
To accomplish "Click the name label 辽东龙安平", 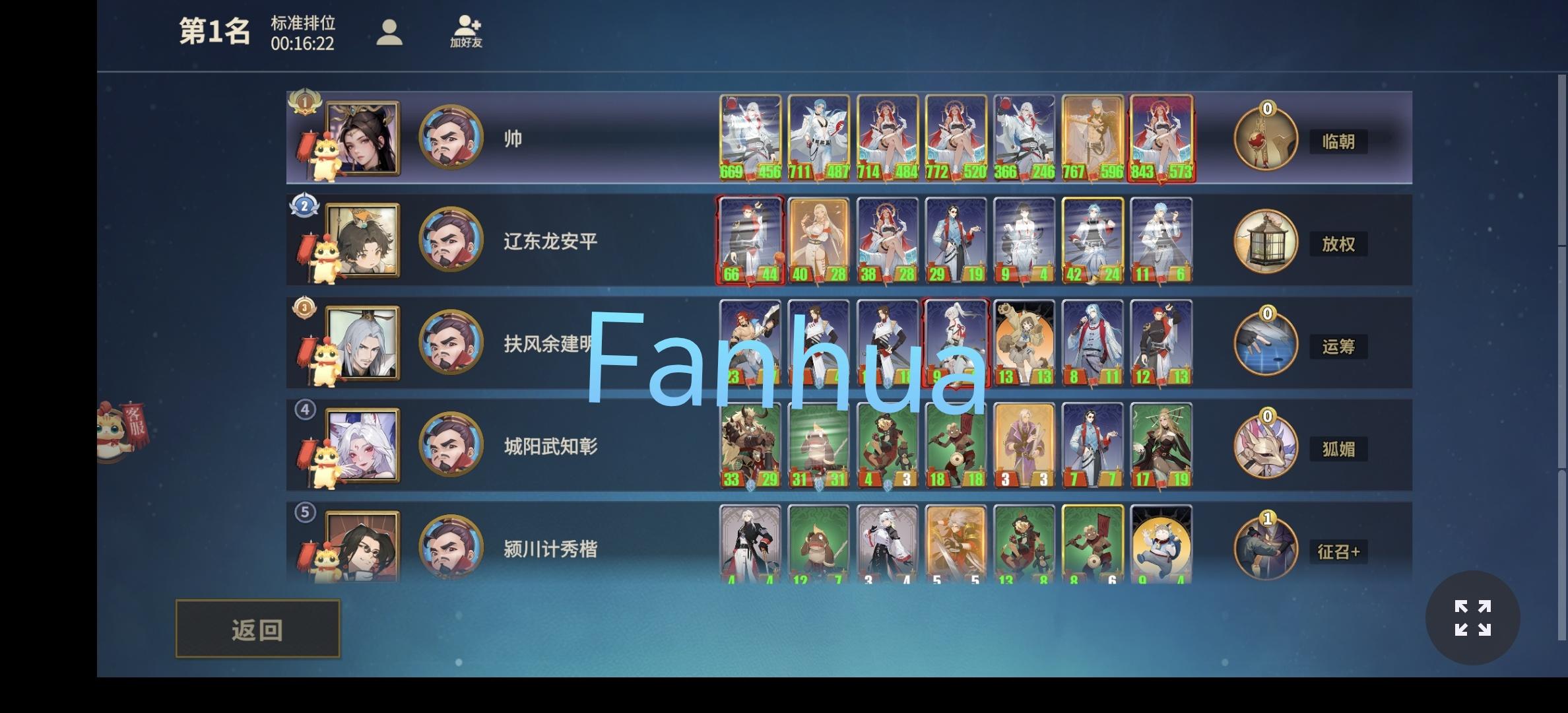I will pos(548,241).
